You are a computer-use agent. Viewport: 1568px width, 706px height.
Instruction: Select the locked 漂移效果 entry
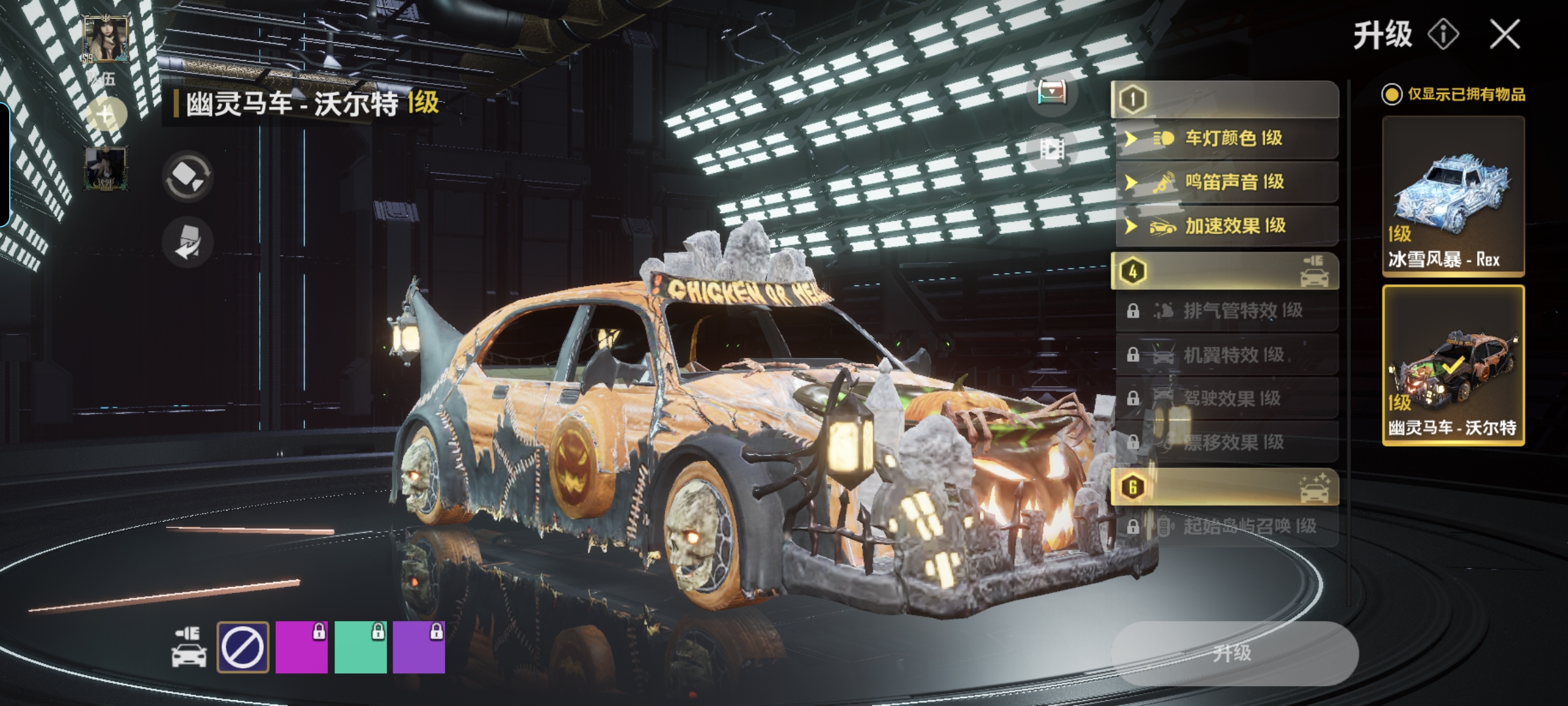[x=1226, y=443]
